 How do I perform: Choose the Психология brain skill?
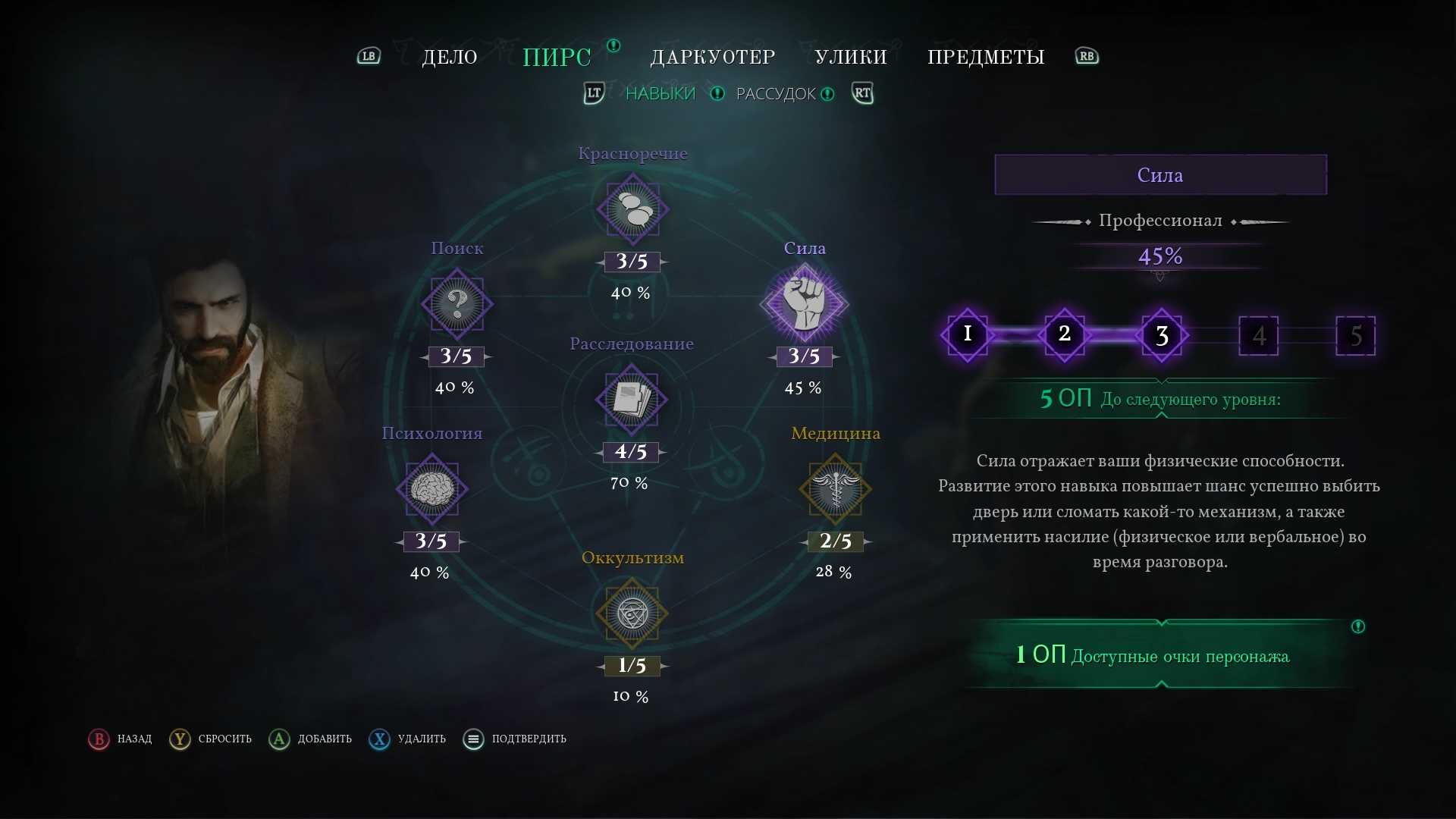click(431, 489)
